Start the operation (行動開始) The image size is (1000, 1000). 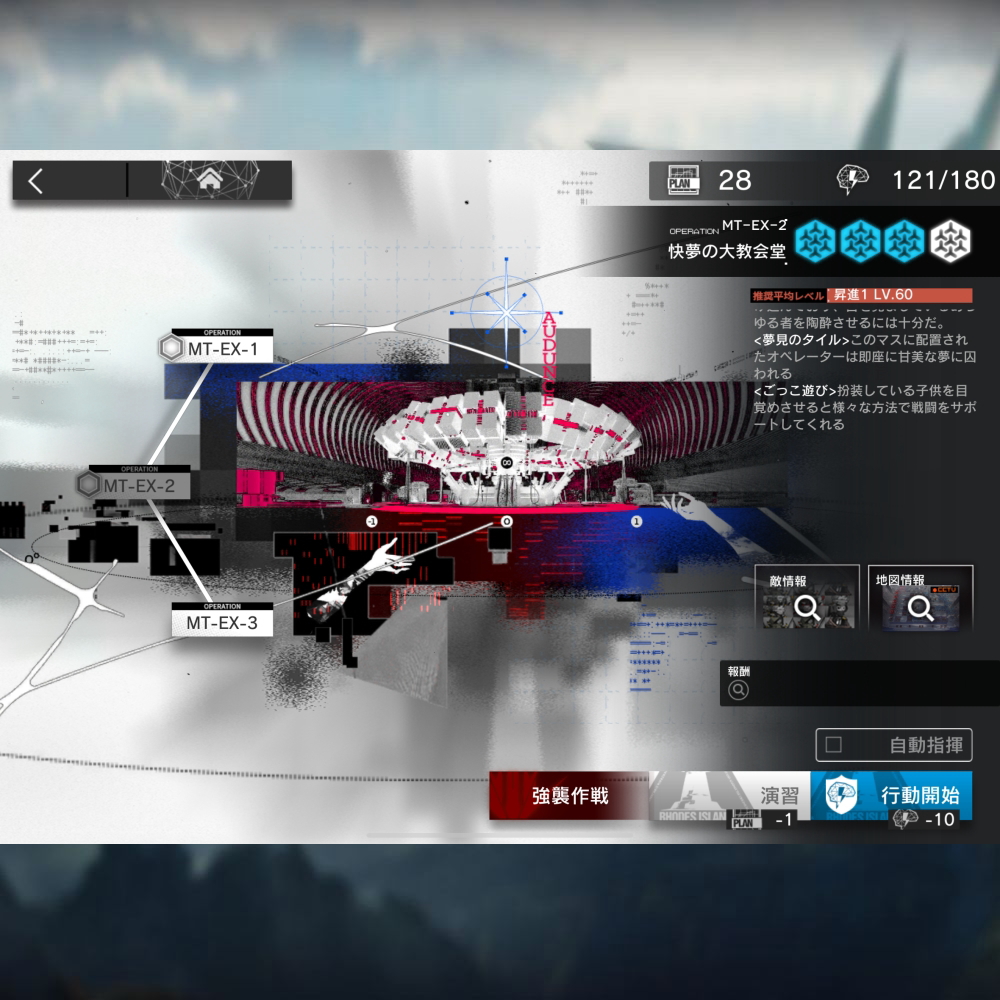(x=891, y=796)
